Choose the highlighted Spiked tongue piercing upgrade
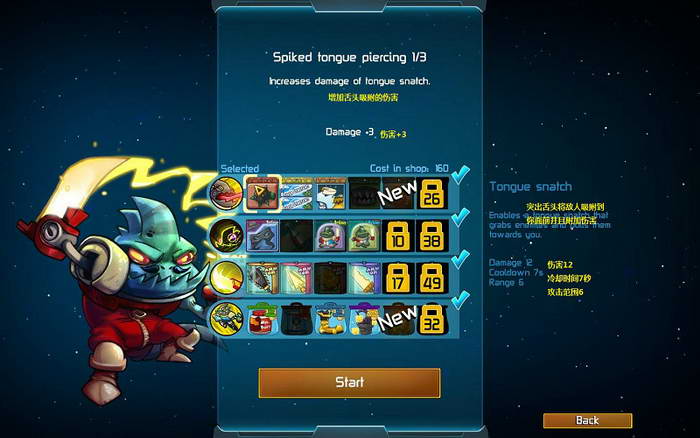This screenshot has height=438, width=700. pyautogui.click(x=263, y=192)
